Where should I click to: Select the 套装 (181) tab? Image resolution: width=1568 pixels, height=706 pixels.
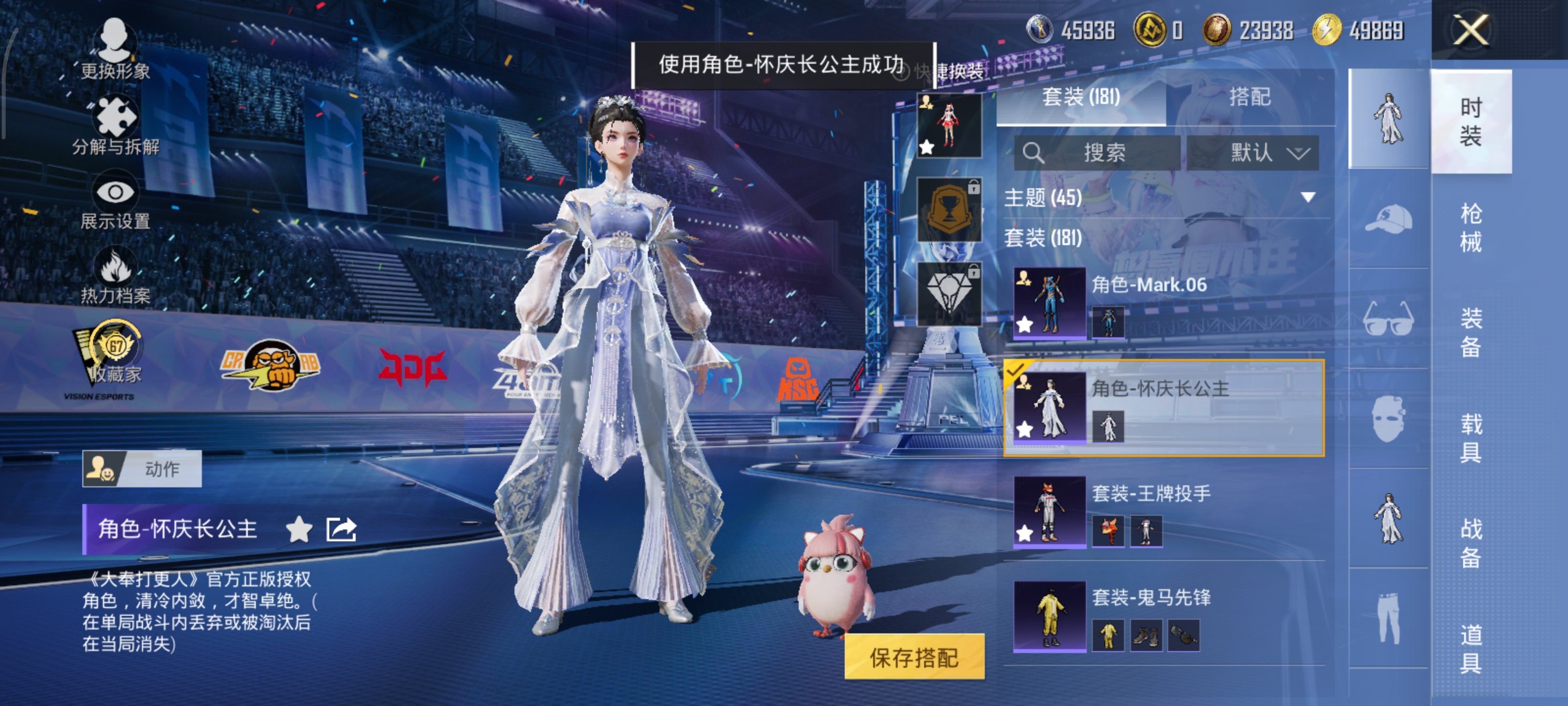coord(1080,97)
